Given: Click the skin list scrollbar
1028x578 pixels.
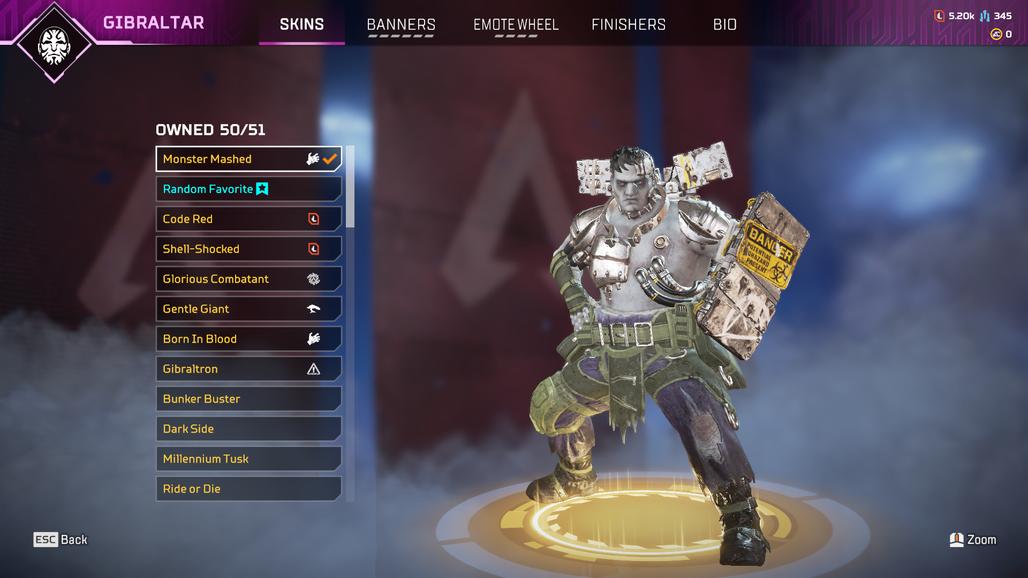Looking at the screenshot, I should tap(350, 188).
